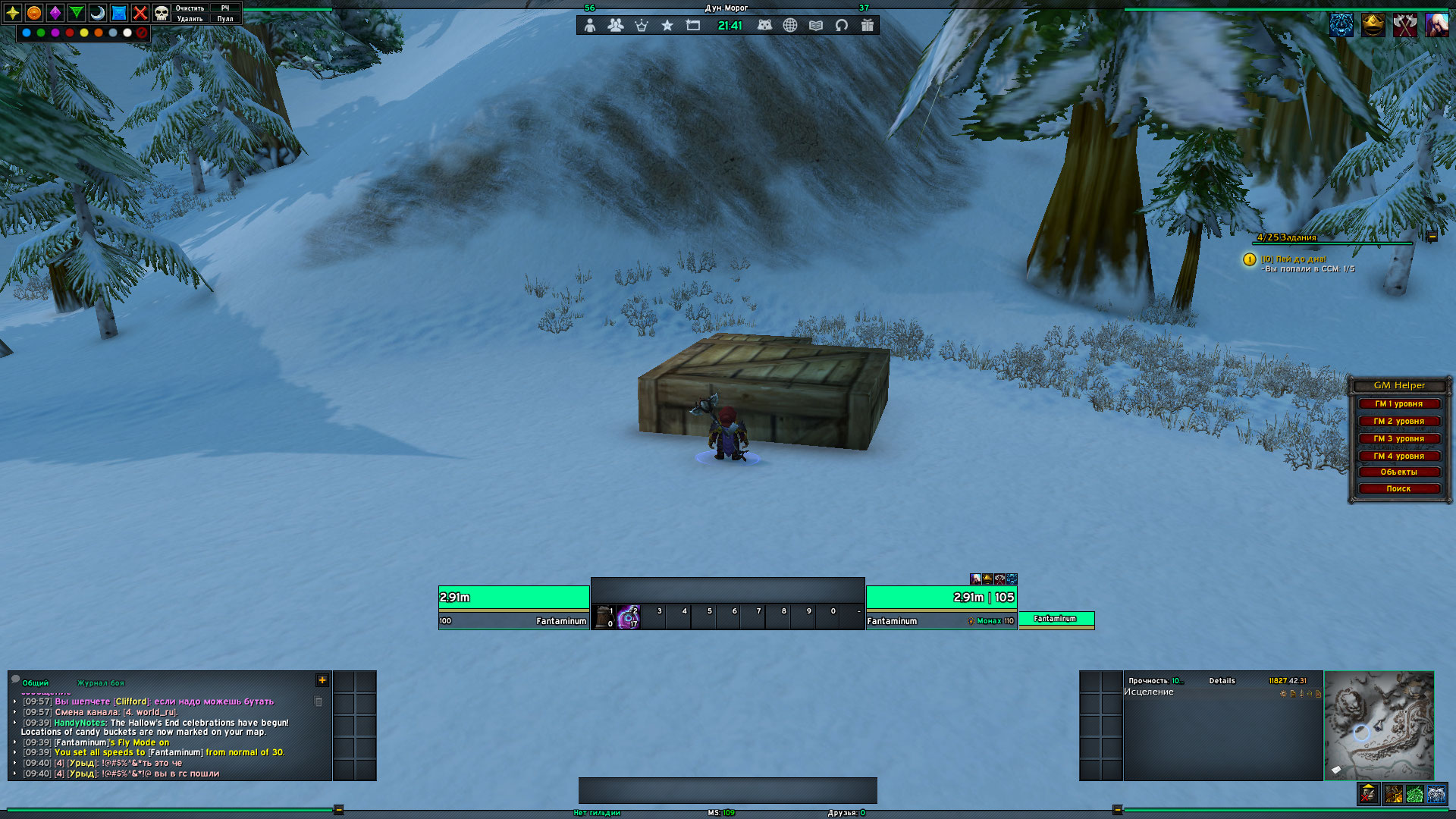Open ГМ 4 уровня in GM Helper
The width and height of the screenshot is (1456, 819).
[x=1399, y=457]
